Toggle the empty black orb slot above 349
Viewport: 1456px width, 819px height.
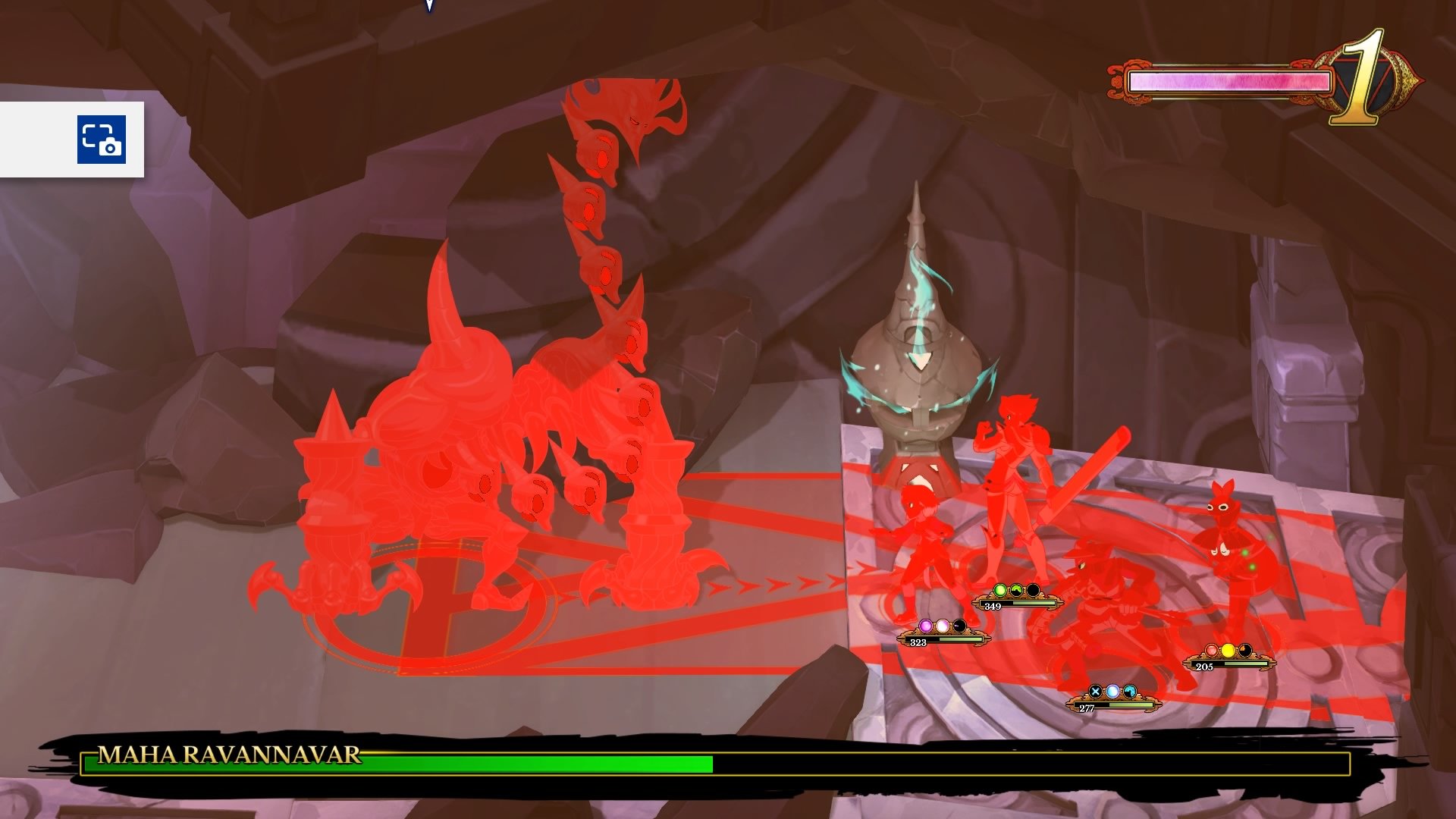point(1034,590)
